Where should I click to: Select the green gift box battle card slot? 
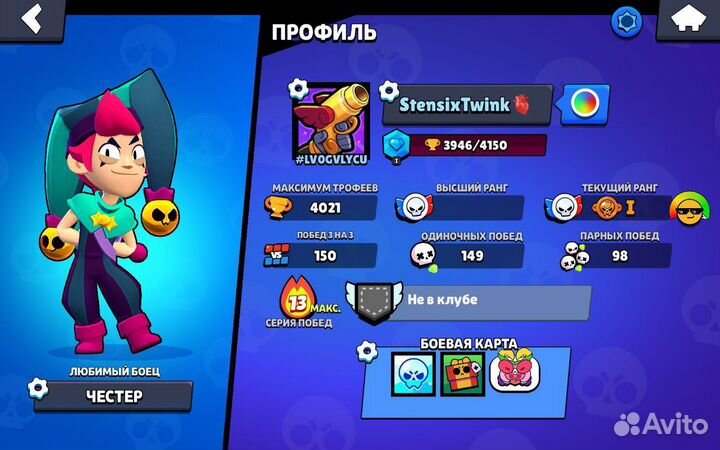tap(461, 374)
